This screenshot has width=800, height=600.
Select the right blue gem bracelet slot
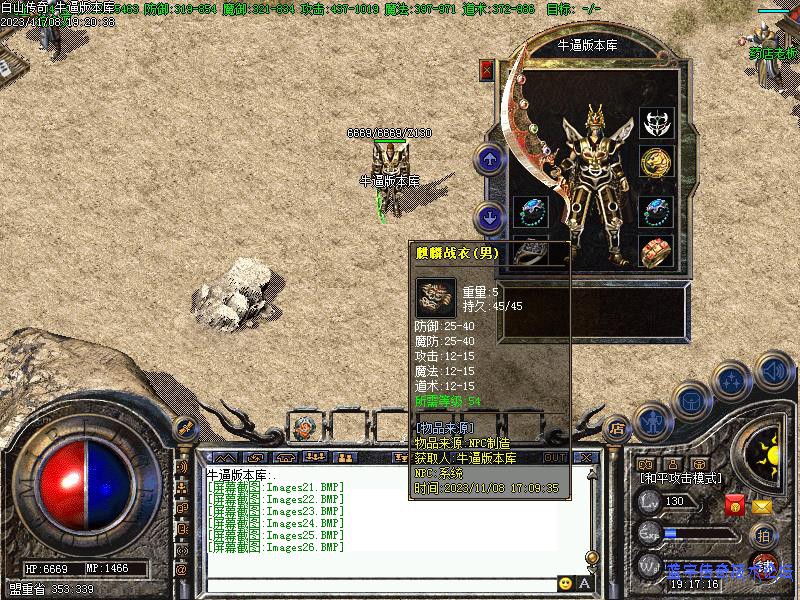656,211
